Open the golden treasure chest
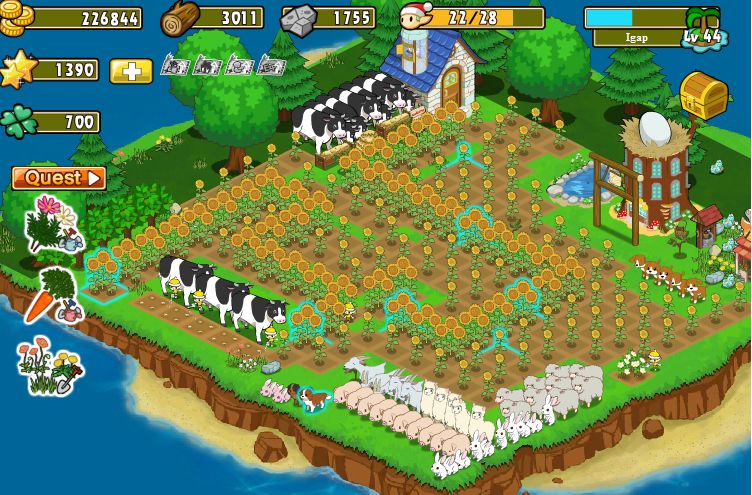 pyautogui.click(x=704, y=95)
